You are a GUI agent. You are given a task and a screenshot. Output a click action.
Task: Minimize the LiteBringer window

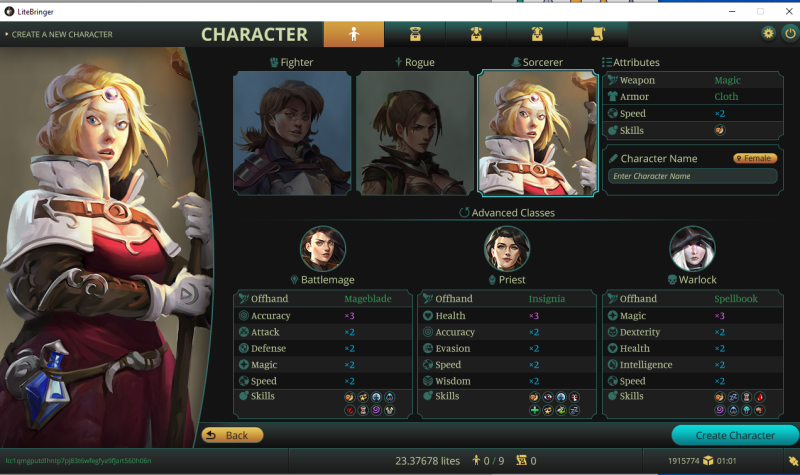(x=730, y=10)
